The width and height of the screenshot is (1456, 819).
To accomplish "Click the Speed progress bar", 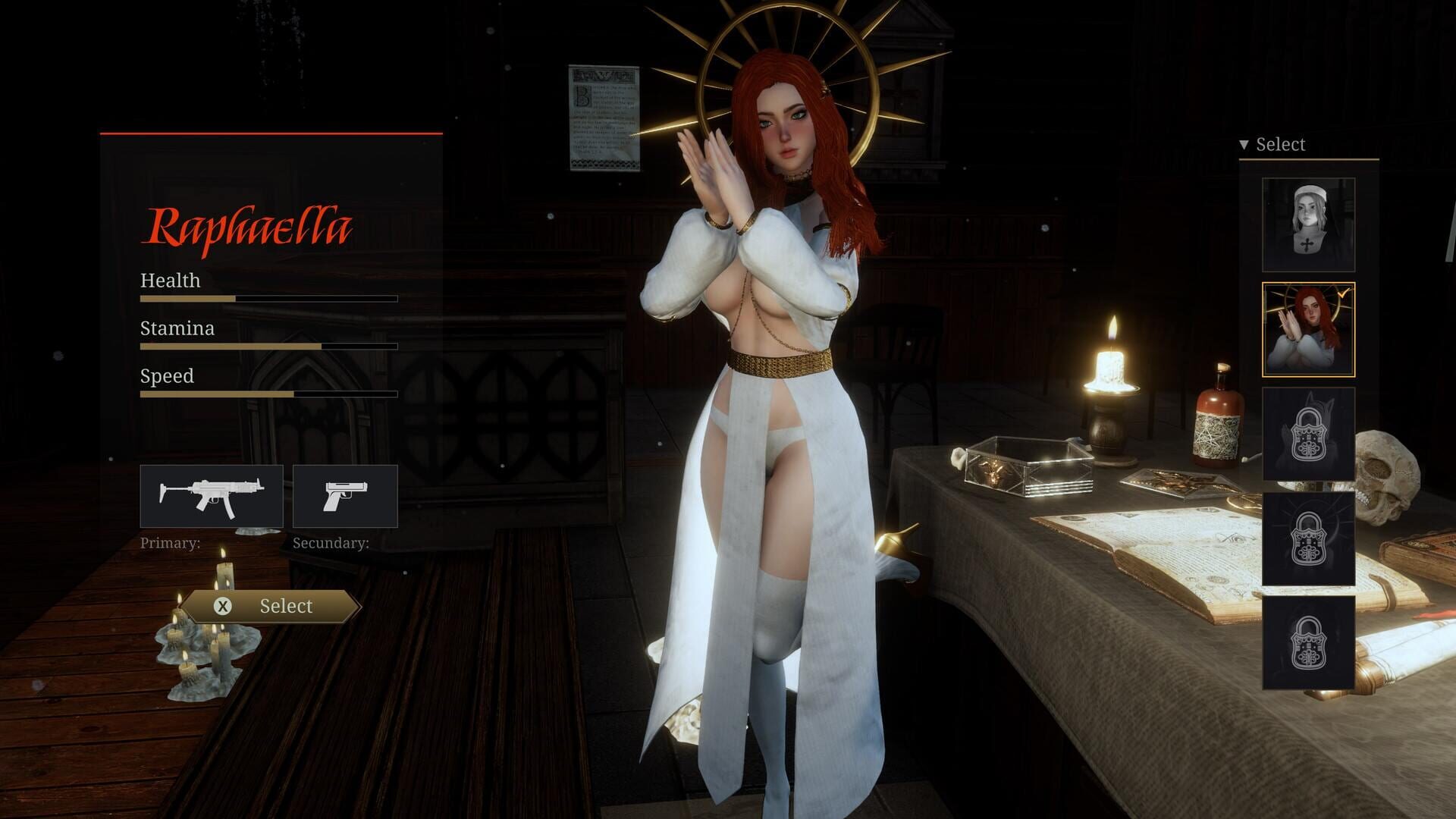I will pos(268,394).
